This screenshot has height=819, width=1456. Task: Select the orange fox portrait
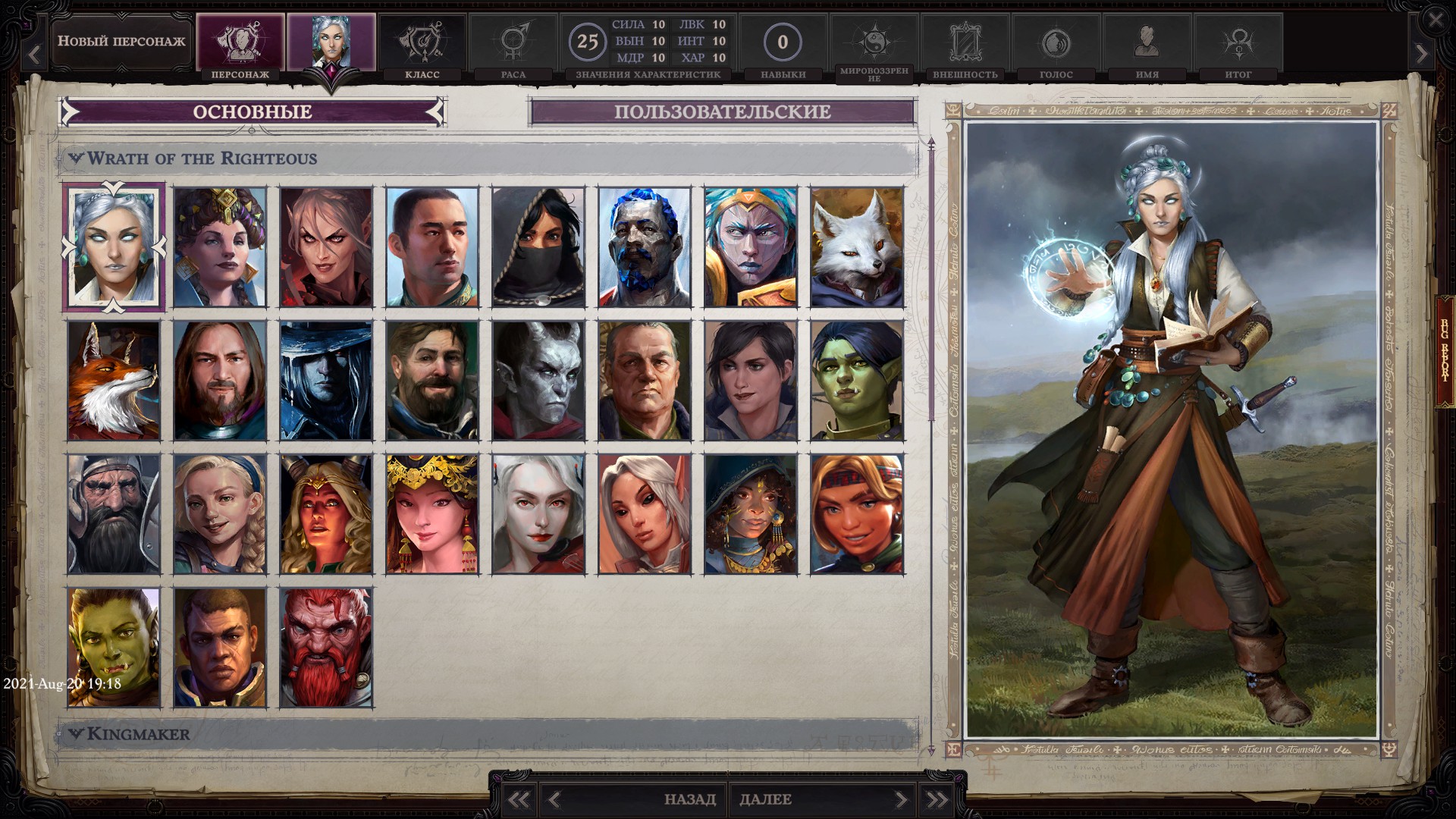114,381
